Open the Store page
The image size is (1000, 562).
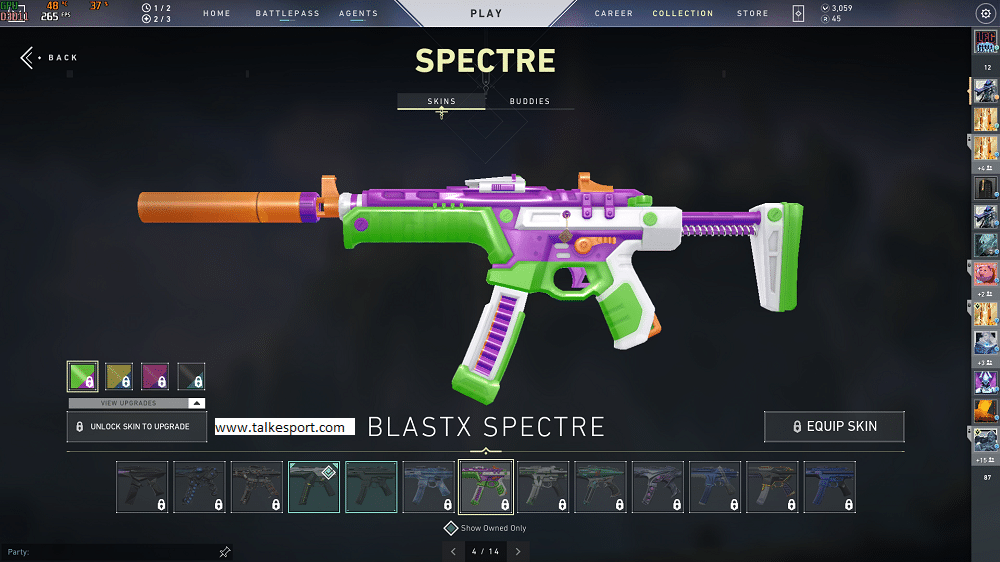click(753, 14)
